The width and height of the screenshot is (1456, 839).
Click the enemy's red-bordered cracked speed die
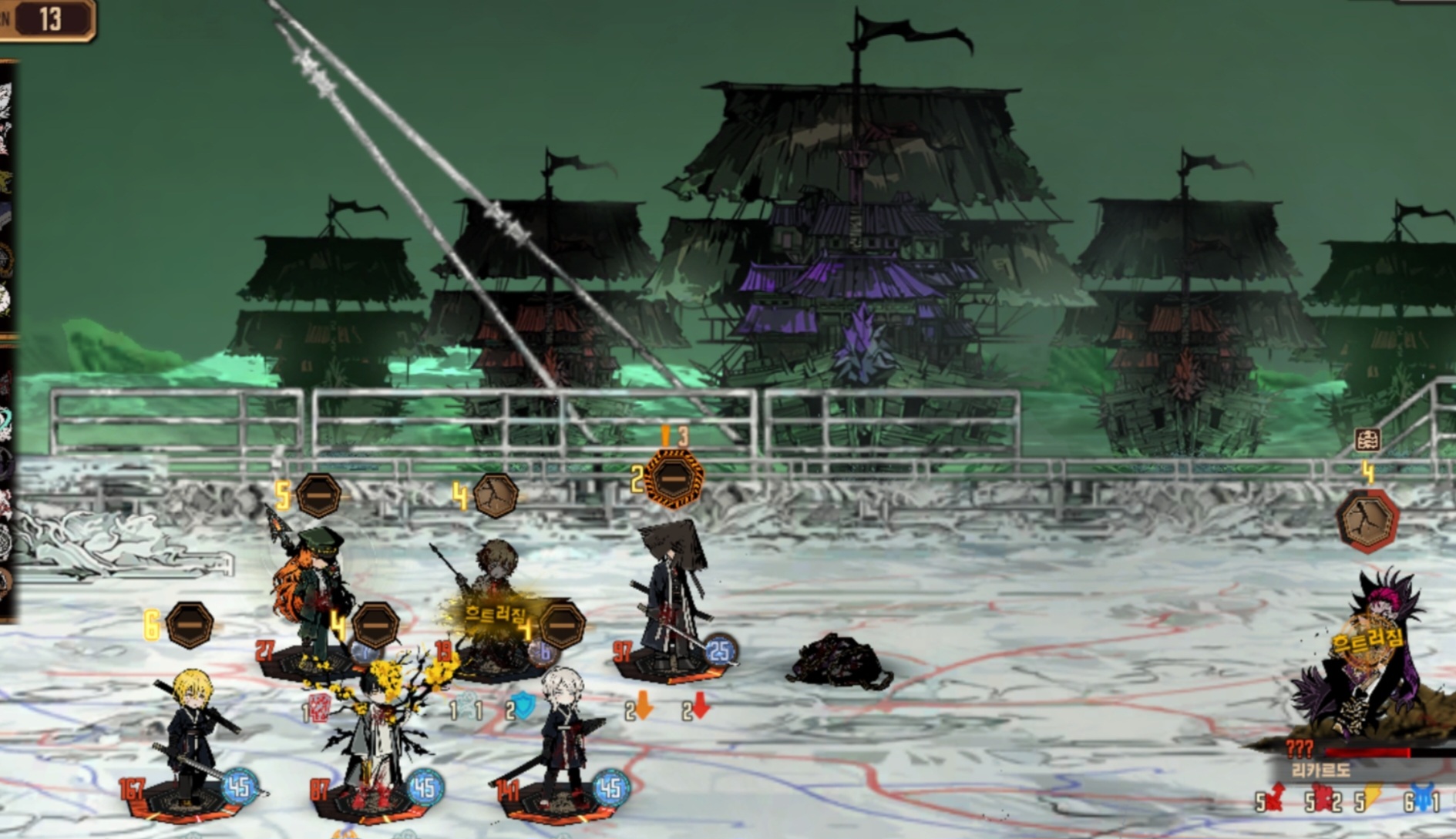click(1367, 522)
